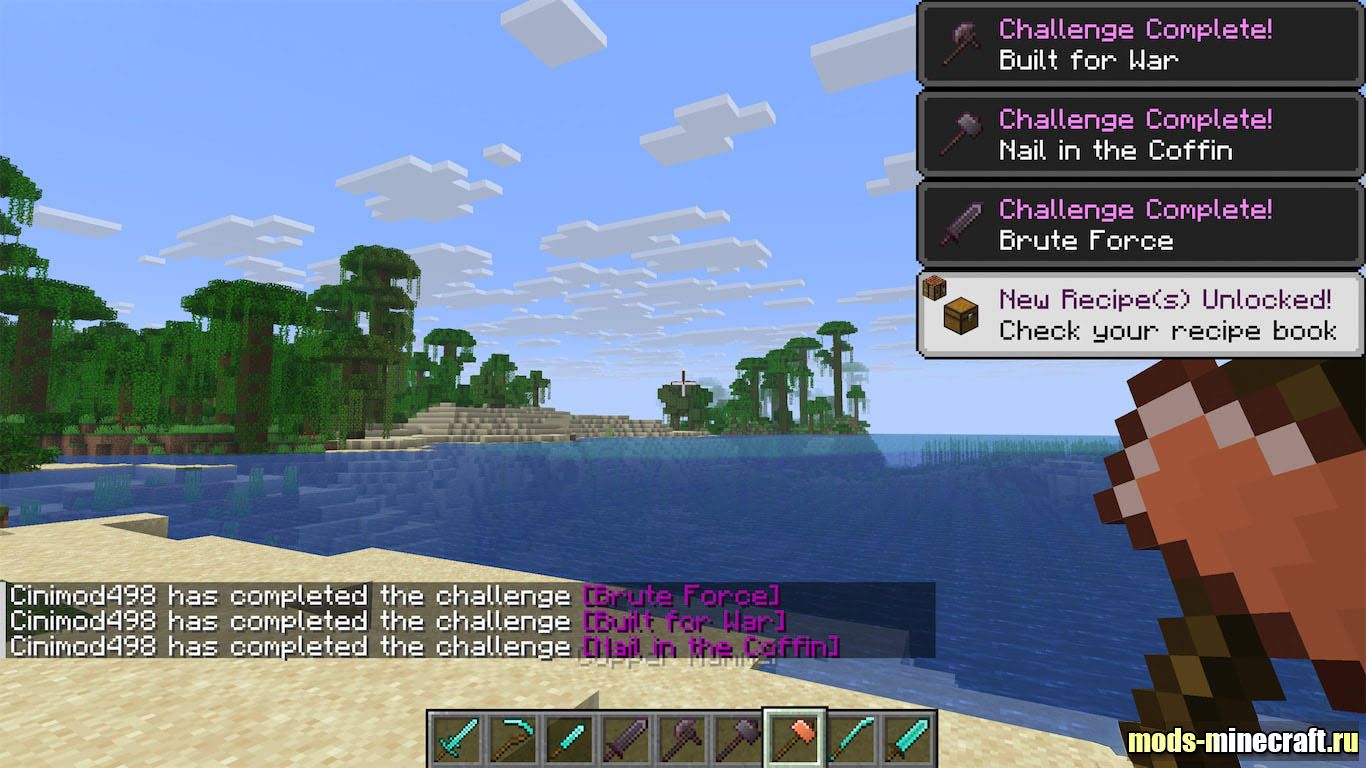Click the [Brute Force] link in chat
Image resolution: width=1366 pixels, height=768 pixels.
point(680,596)
